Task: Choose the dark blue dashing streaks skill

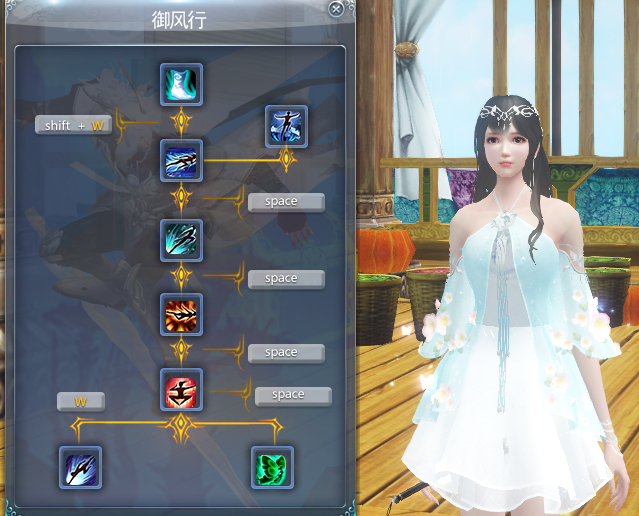Action: click(x=181, y=160)
